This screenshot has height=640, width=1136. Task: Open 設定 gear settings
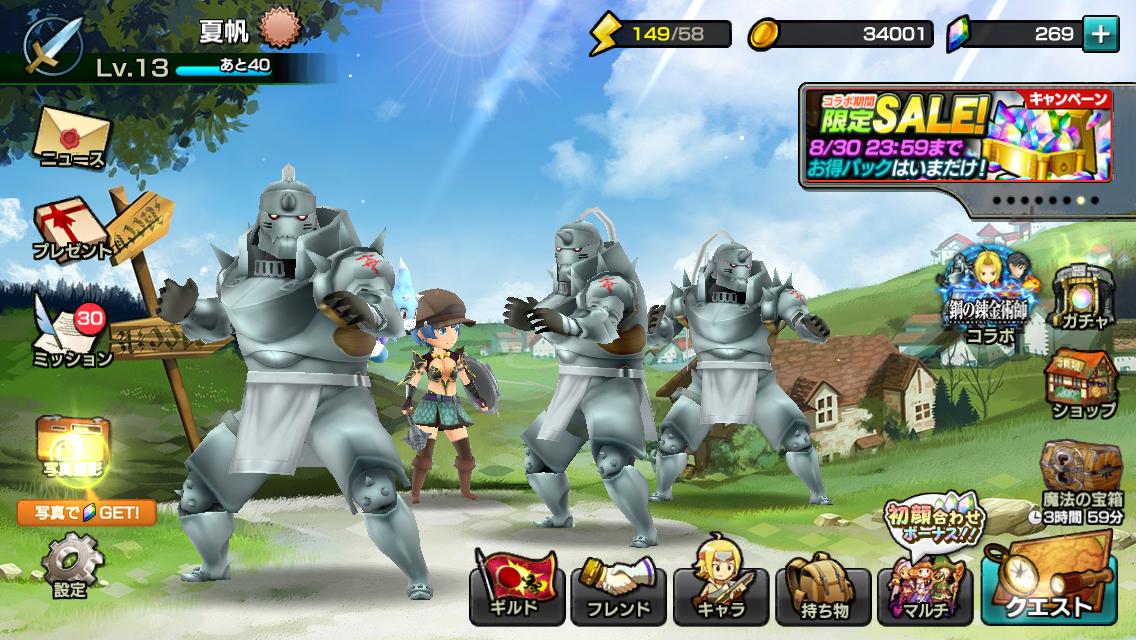(x=72, y=564)
